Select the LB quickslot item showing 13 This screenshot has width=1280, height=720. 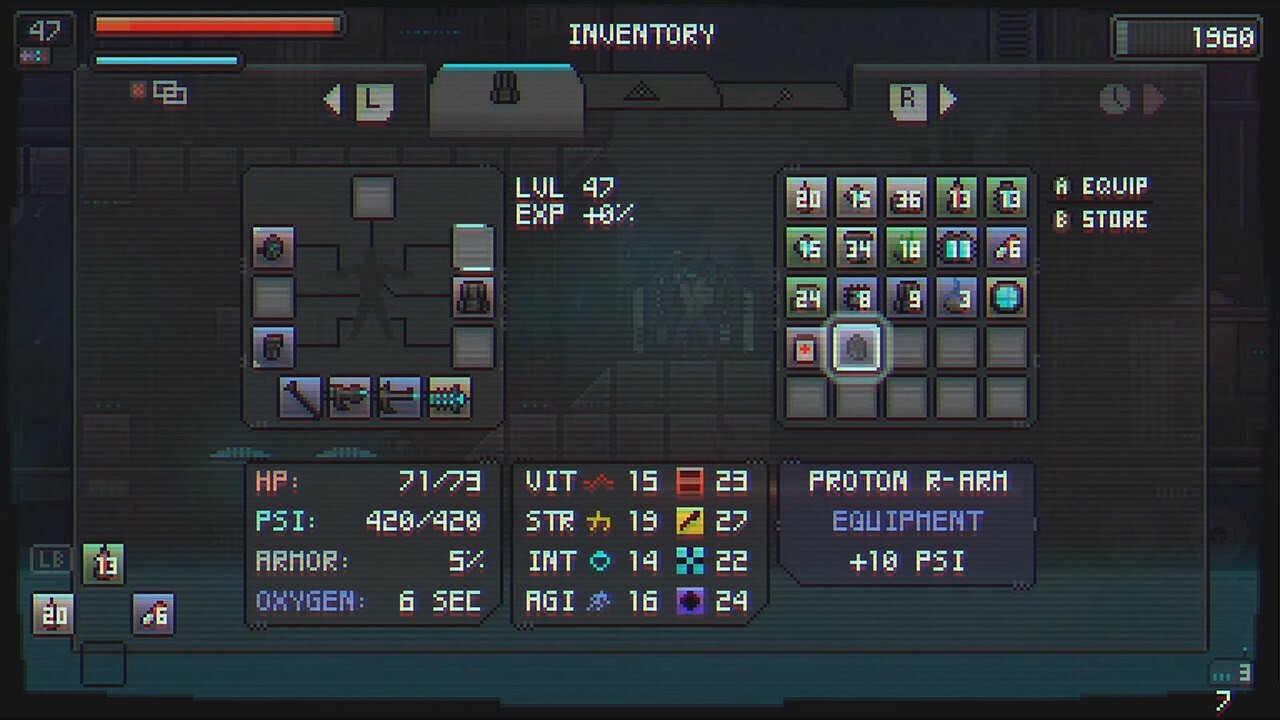104,563
